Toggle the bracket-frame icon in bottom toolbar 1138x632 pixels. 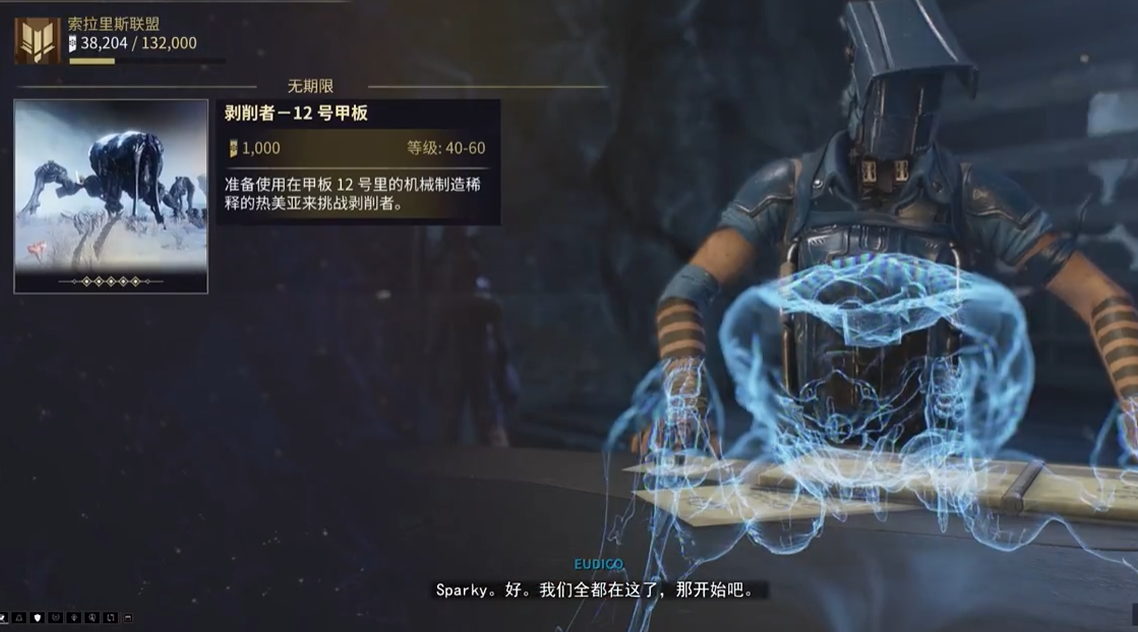pyautogui.click(x=110, y=618)
